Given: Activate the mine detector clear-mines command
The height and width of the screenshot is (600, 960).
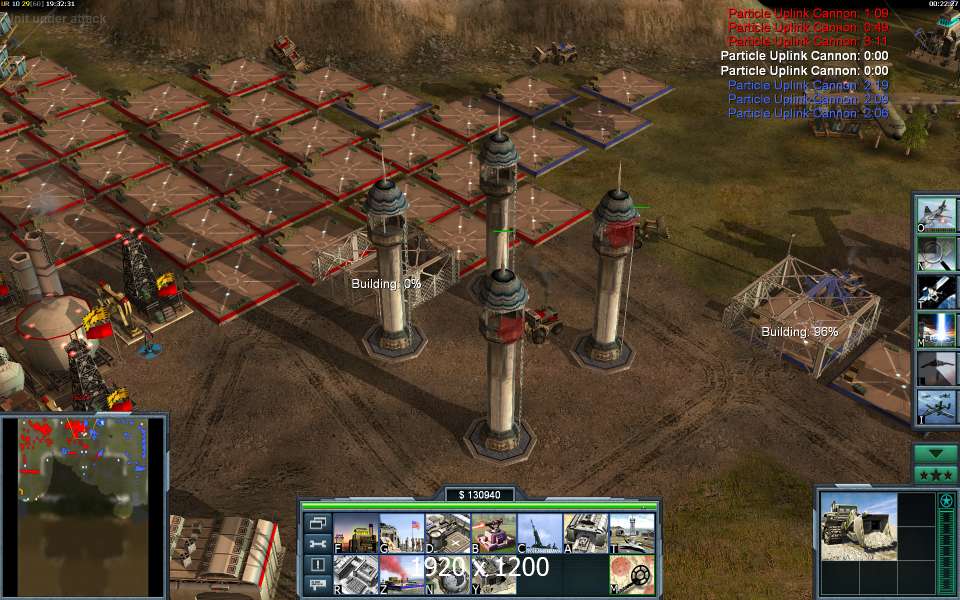Looking at the screenshot, I should pyautogui.click(x=632, y=575).
